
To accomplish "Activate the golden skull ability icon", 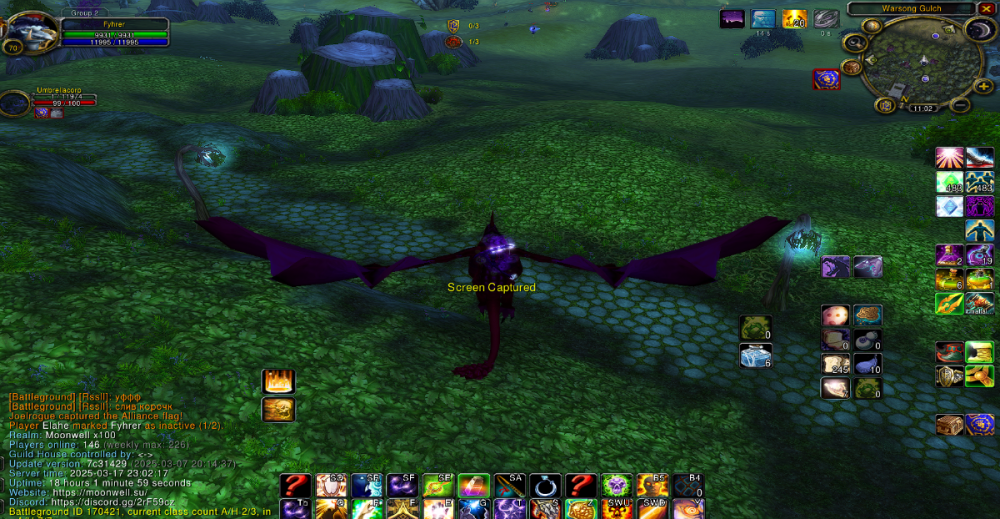I will coord(278,408).
